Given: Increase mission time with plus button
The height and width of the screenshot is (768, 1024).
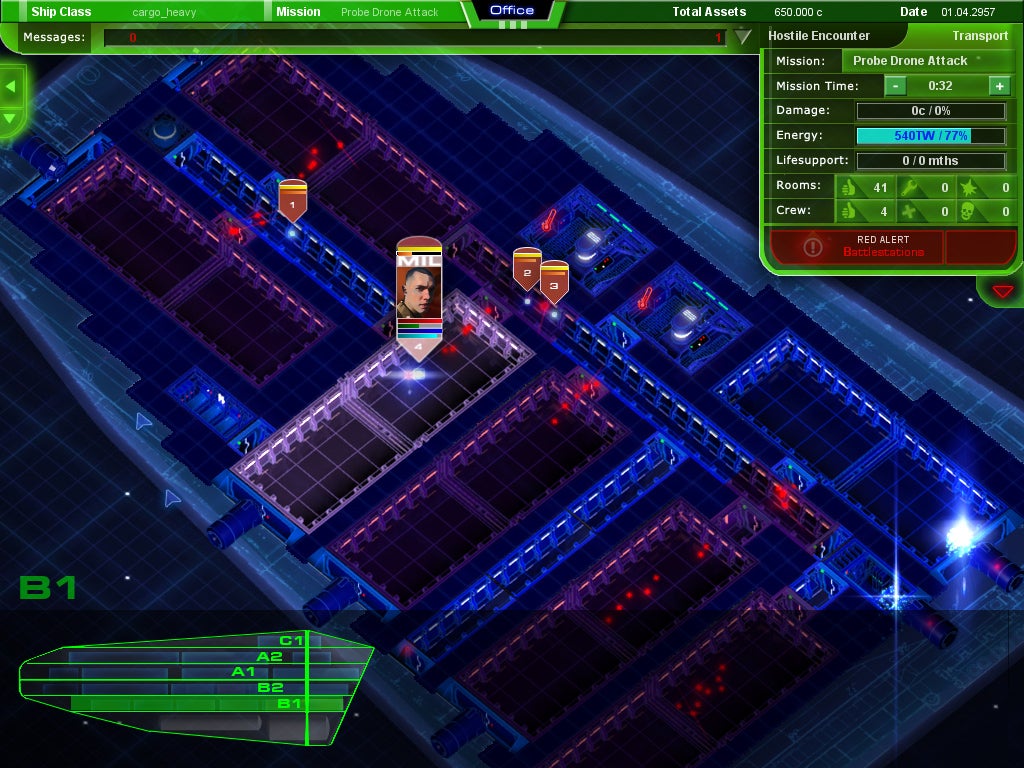Looking at the screenshot, I should coord(999,86).
